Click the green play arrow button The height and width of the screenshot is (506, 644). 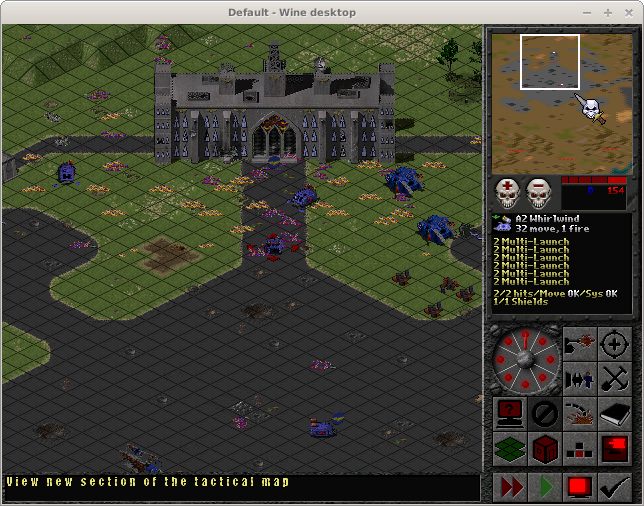[545, 487]
